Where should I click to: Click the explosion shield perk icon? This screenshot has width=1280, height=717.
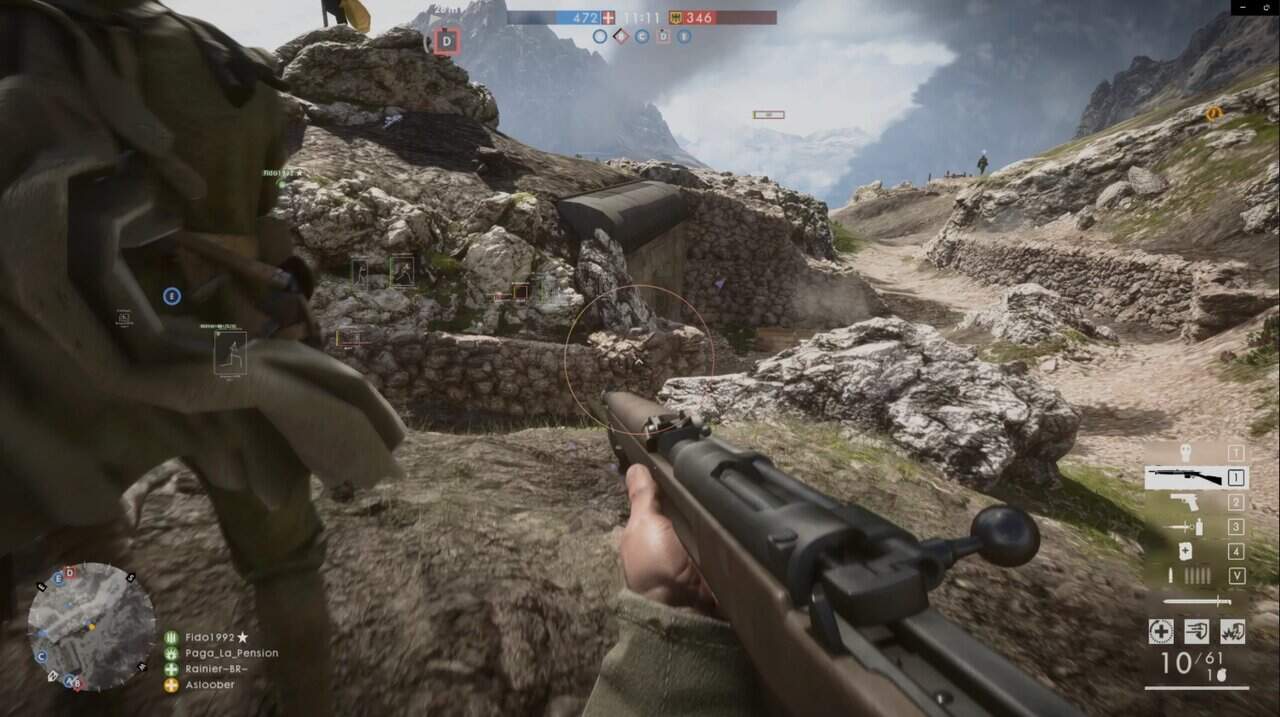point(1232,631)
